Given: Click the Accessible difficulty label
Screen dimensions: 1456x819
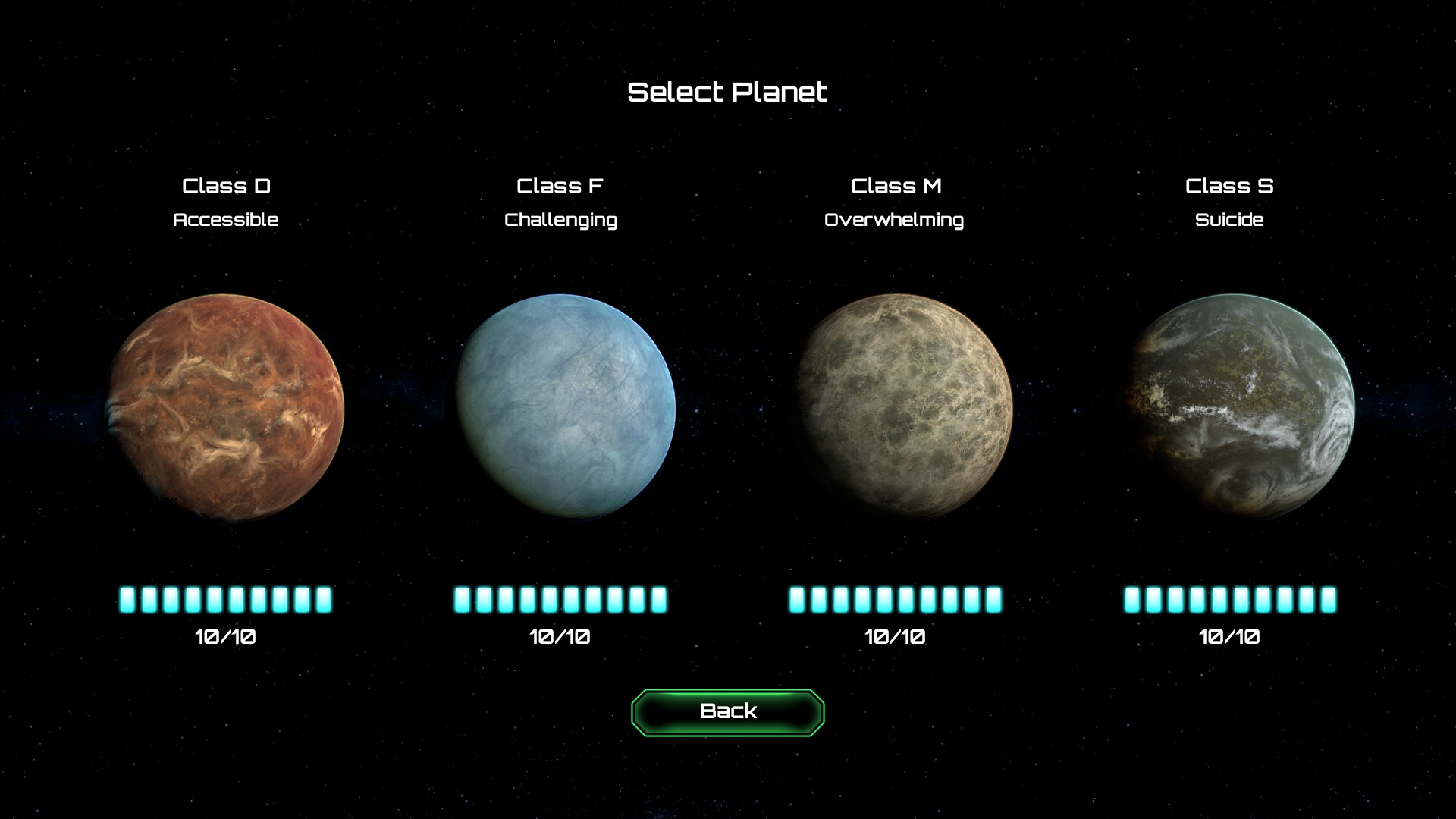Looking at the screenshot, I should (x=226, y=220).
